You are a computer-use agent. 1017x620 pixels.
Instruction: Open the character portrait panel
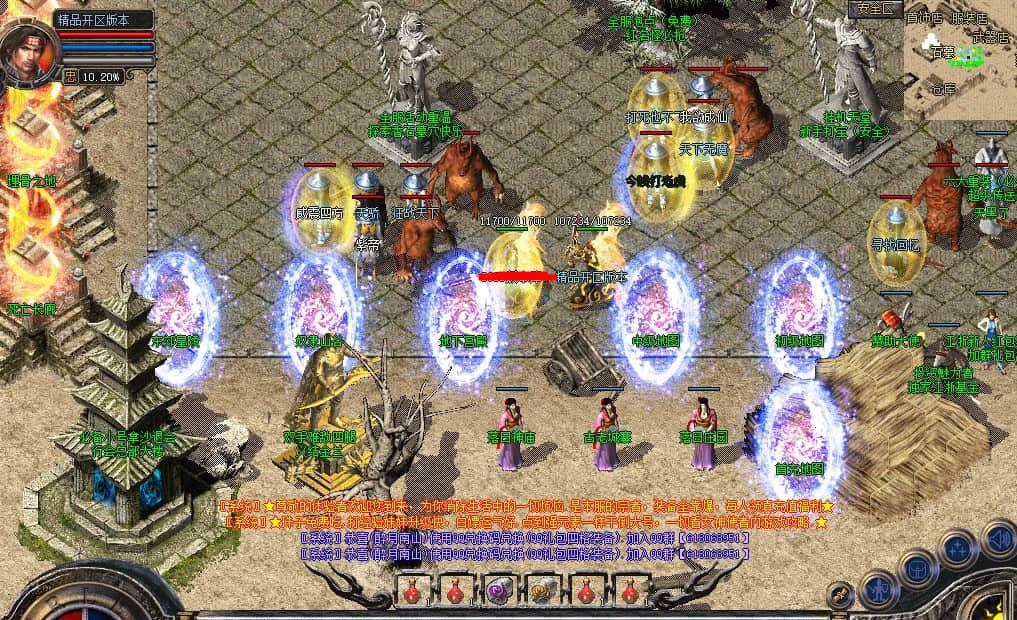pyautogui.click(x=28, y=52)
